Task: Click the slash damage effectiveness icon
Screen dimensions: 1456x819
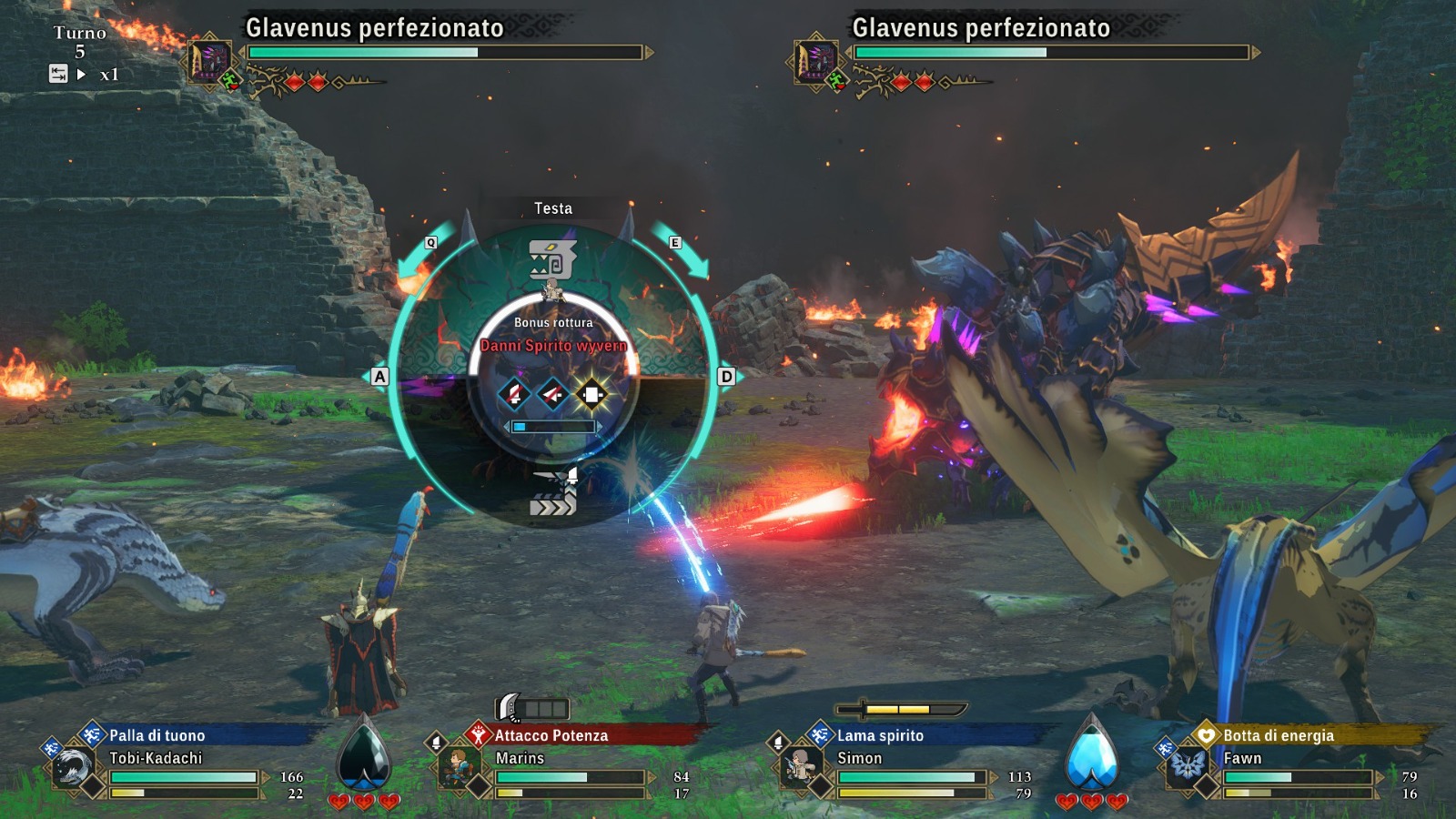Action: pos(512,393)
